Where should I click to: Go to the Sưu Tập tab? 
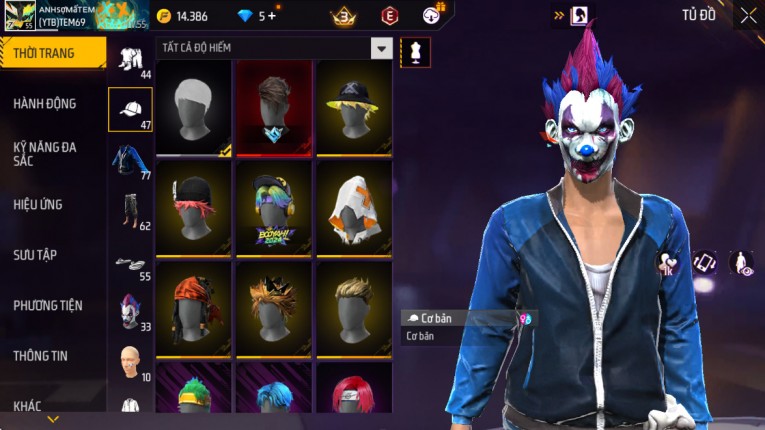[36, 255]
